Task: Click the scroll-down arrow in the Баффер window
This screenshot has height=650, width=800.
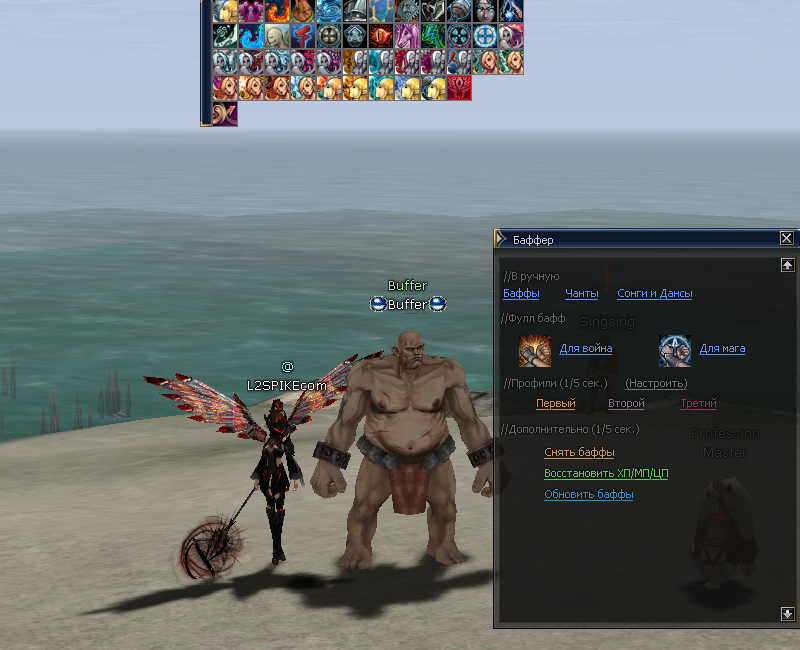Action: [787, 613]
